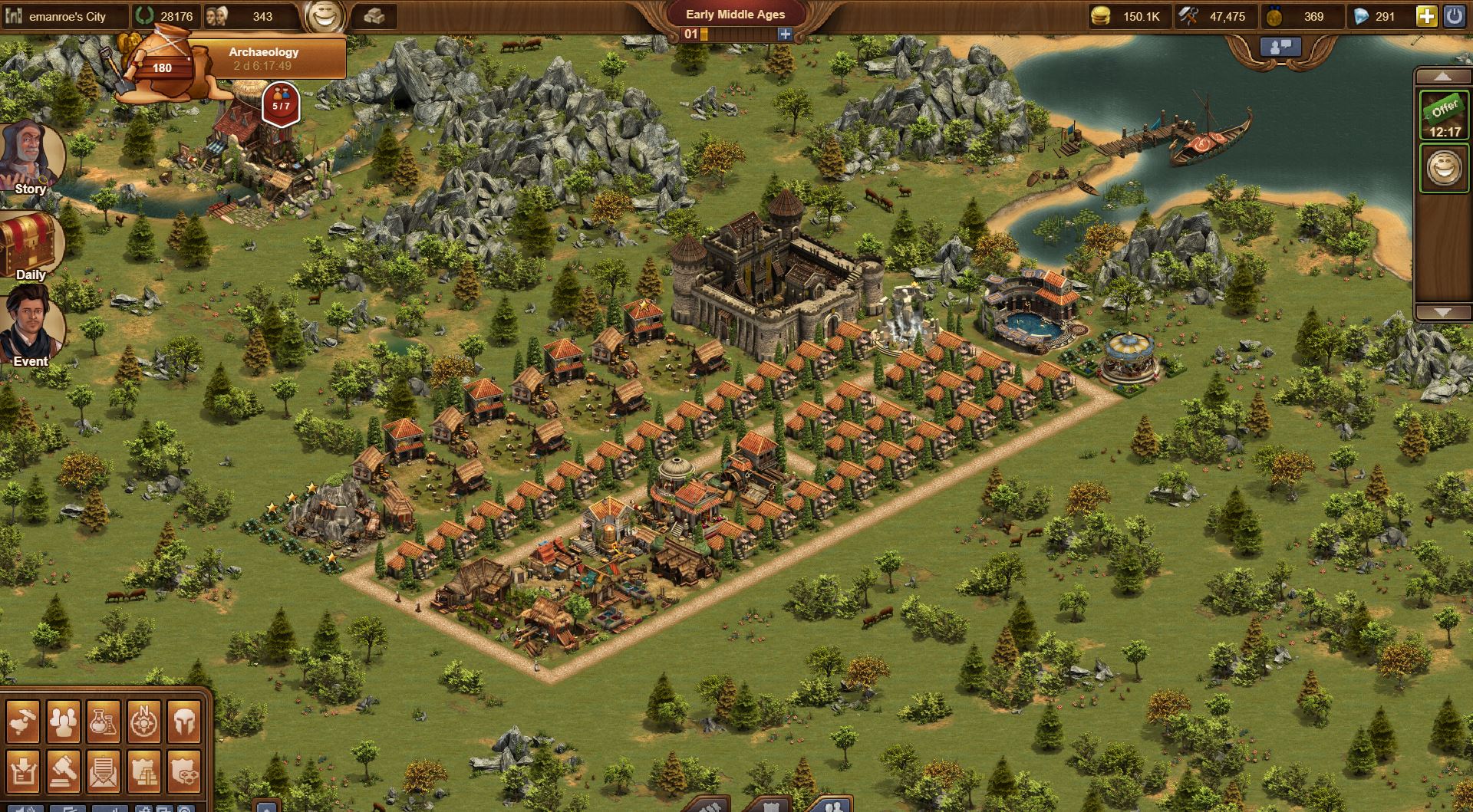Open the inventory box icon

23,771
